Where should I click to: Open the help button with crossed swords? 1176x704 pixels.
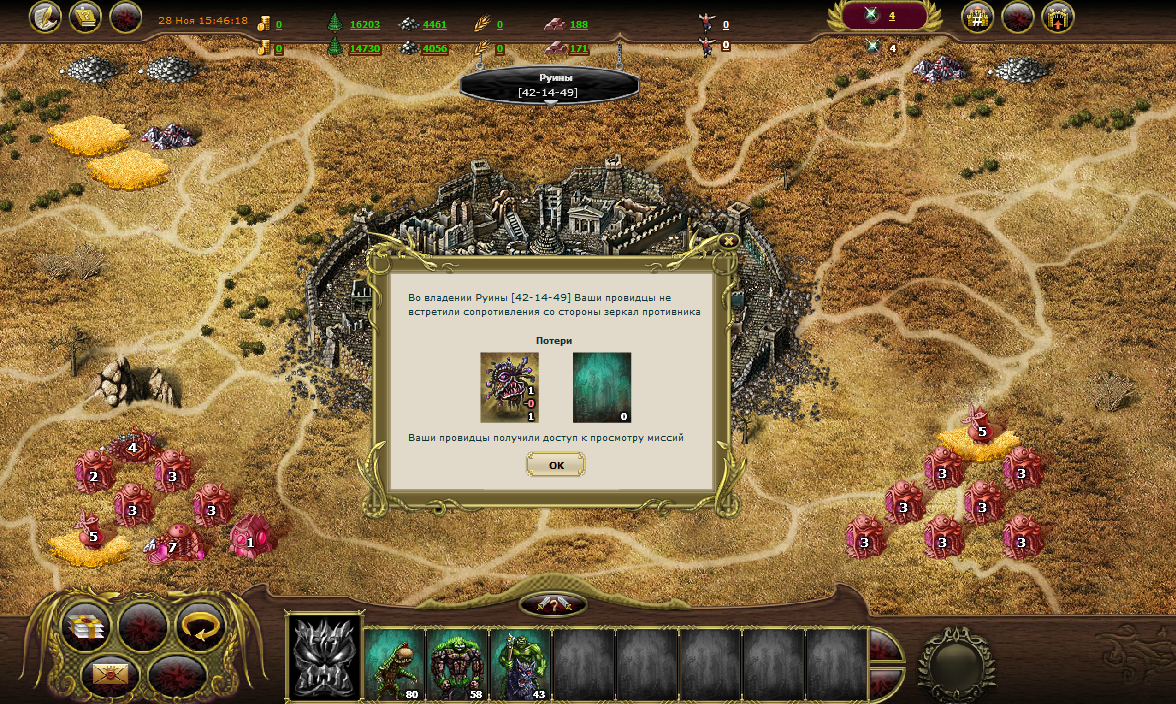click(553, 605)
